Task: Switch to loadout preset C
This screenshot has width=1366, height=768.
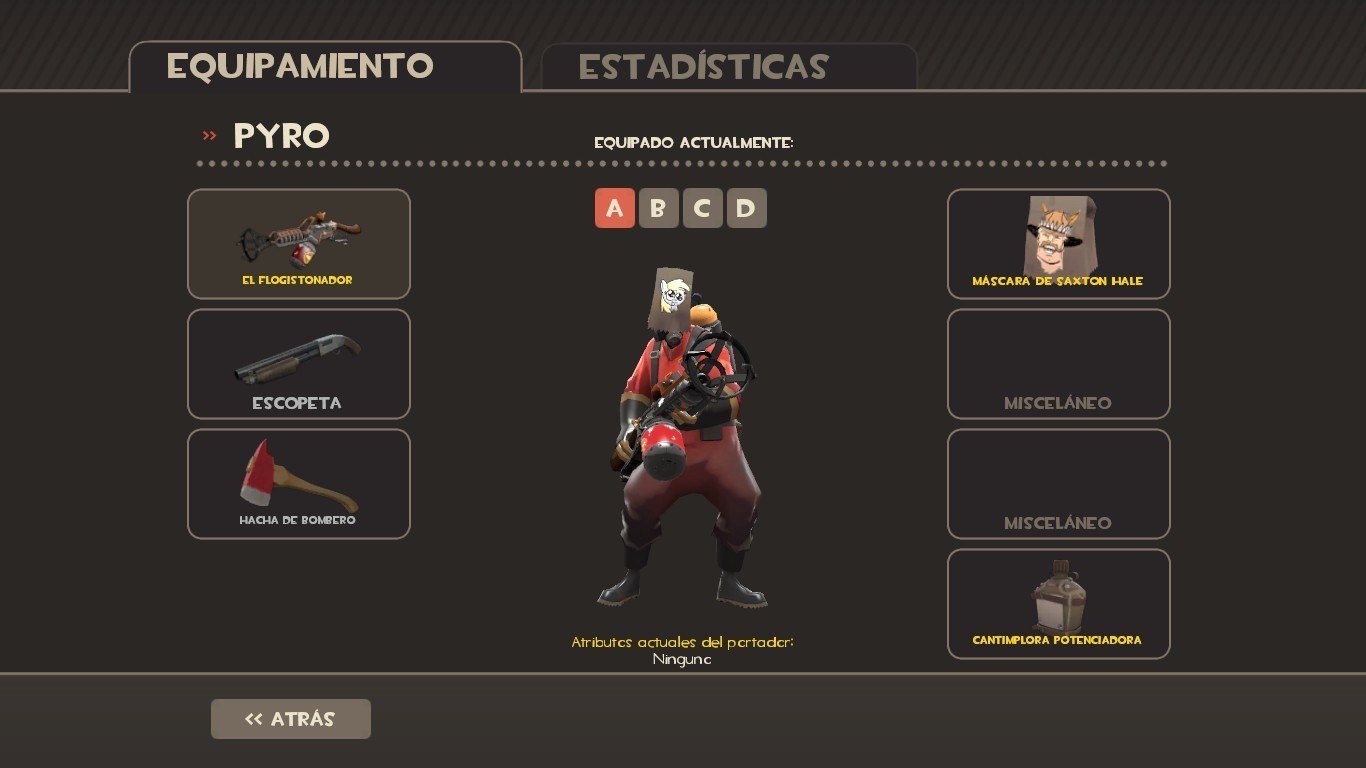Action: click(702, 208)
